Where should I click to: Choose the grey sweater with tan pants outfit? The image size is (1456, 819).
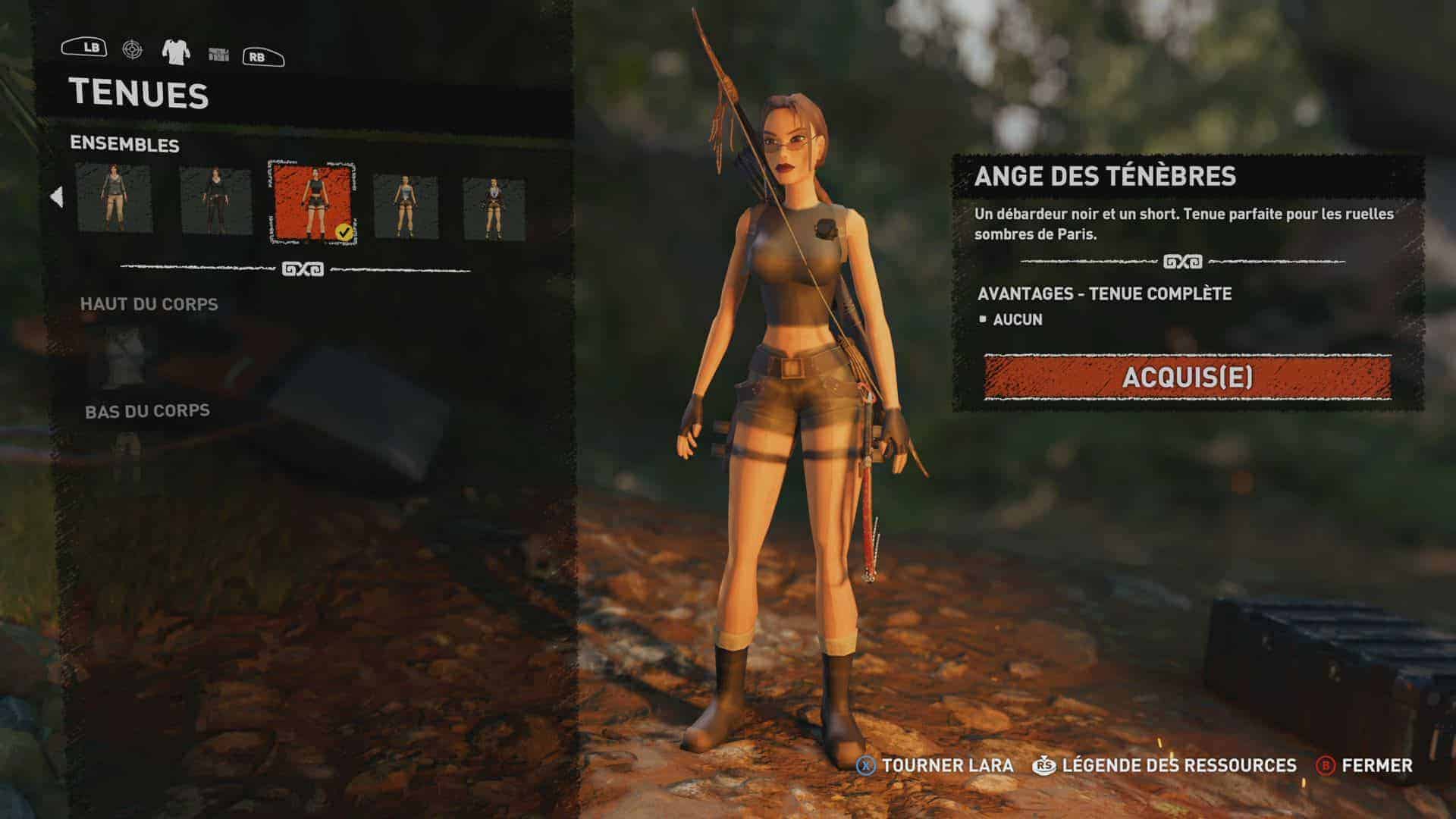(x=114, y=199)
